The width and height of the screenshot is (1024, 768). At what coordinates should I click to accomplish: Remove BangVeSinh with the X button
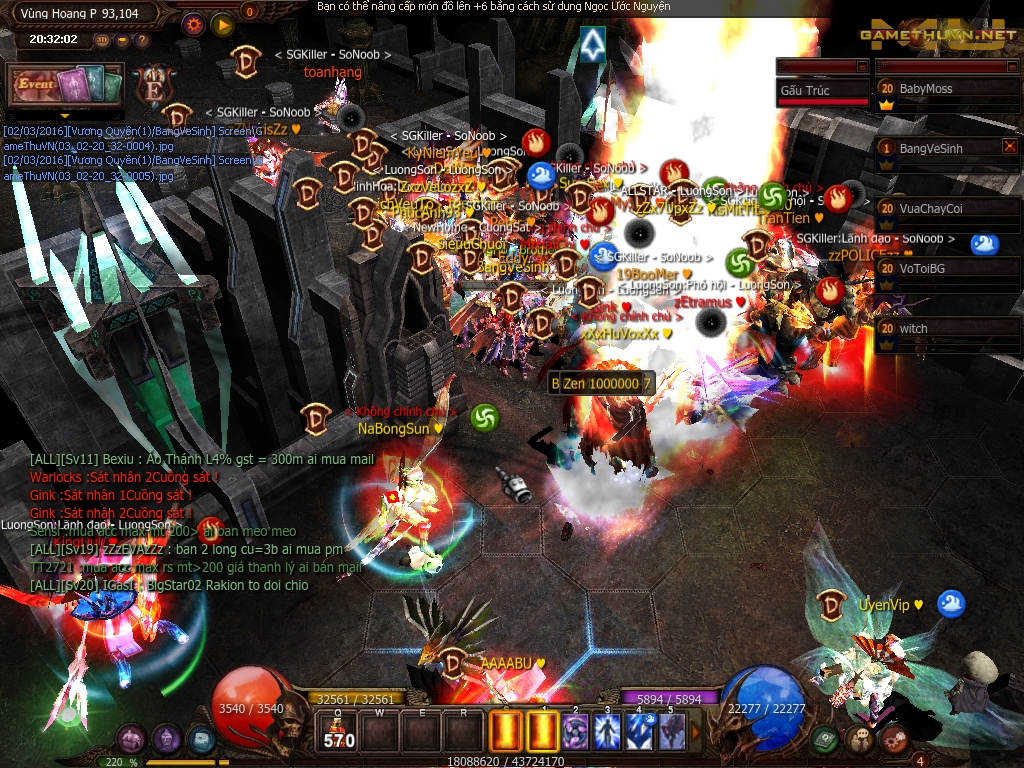pos(1009,147)
